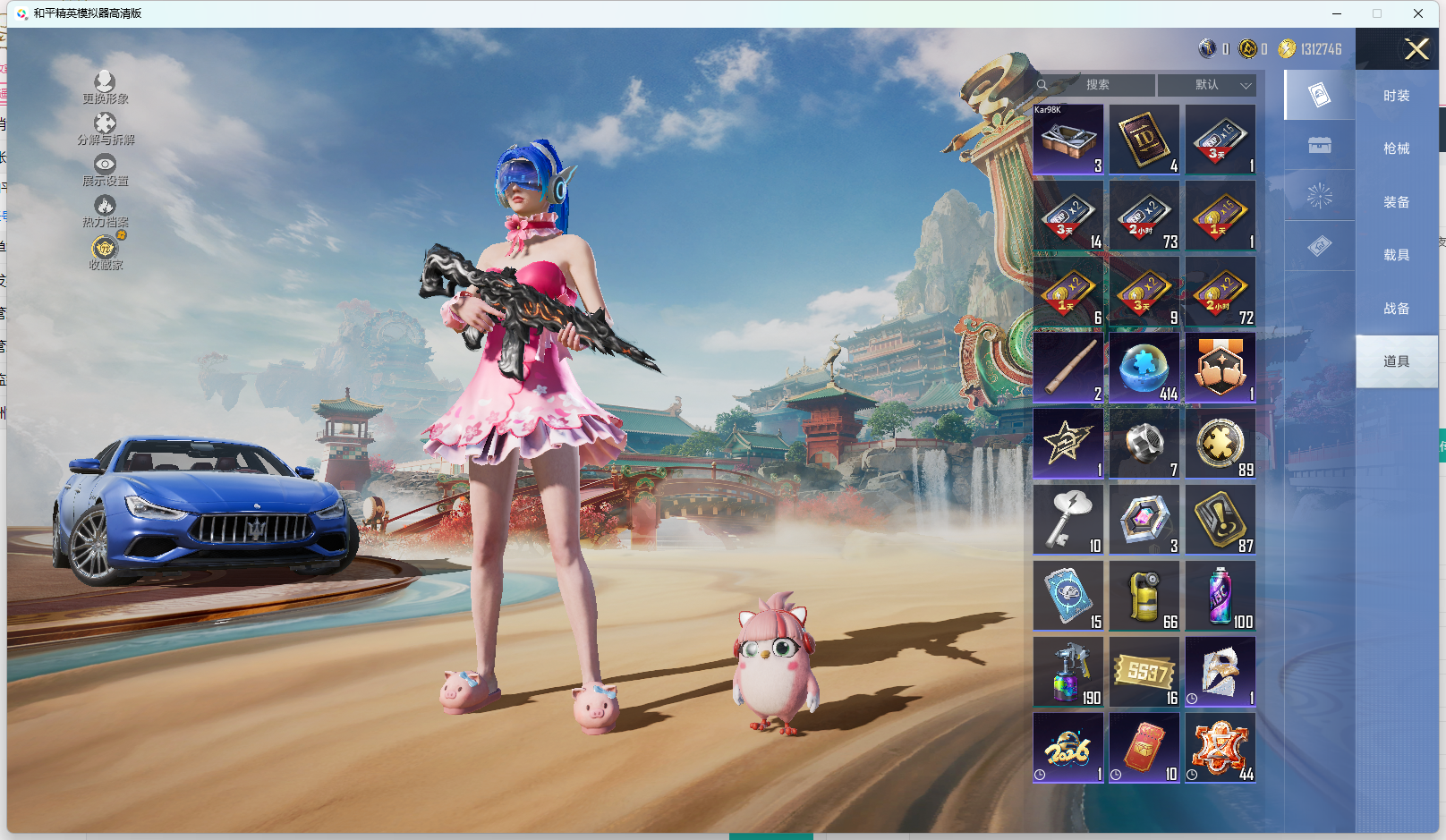Image resolution: width=1446 pixels, height=840 pixels.
Task: Select the SS37 golden ticket item
Action: click(x=1144, y=672)
